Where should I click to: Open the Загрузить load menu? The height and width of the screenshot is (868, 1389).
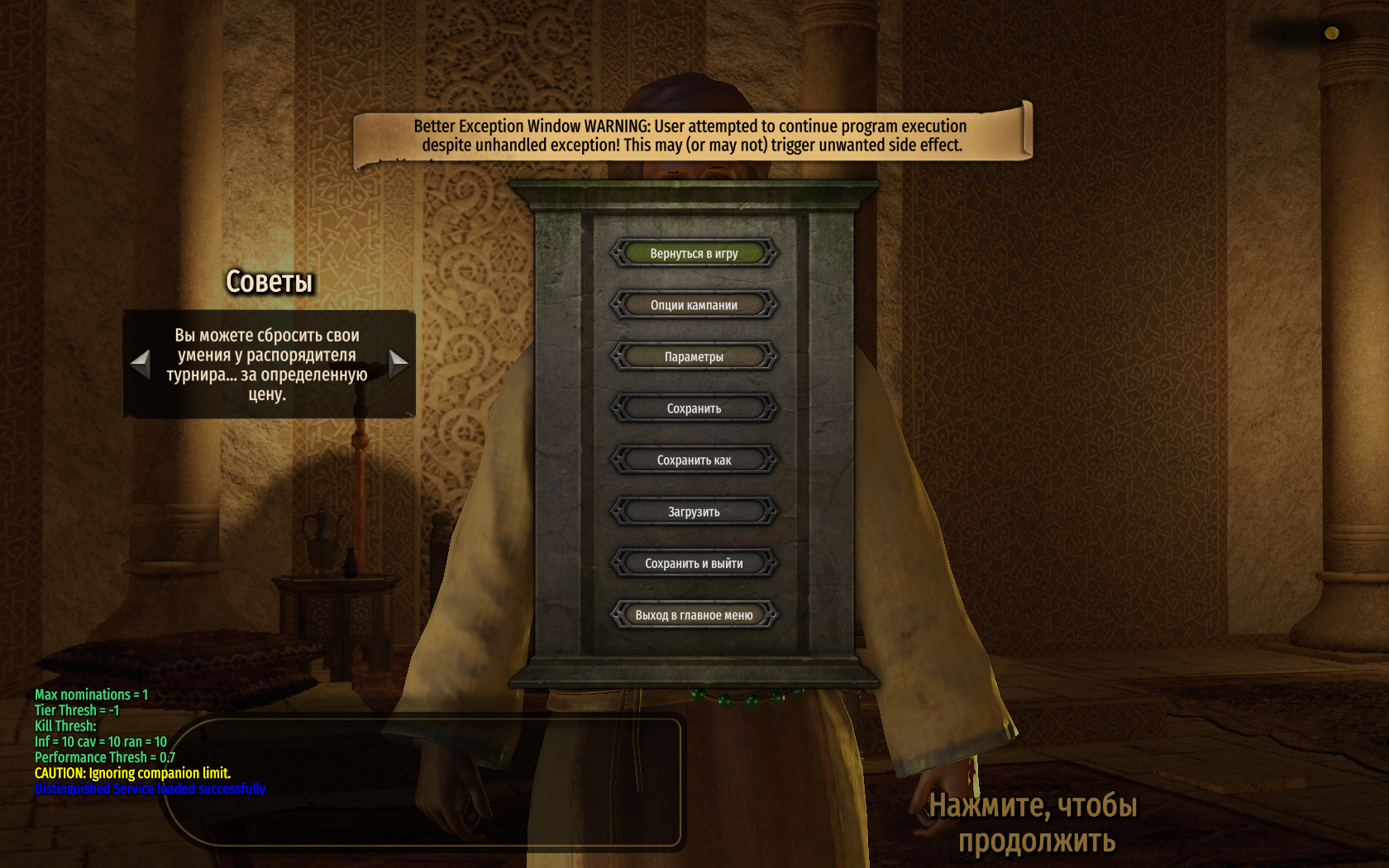tap(694, 512)
